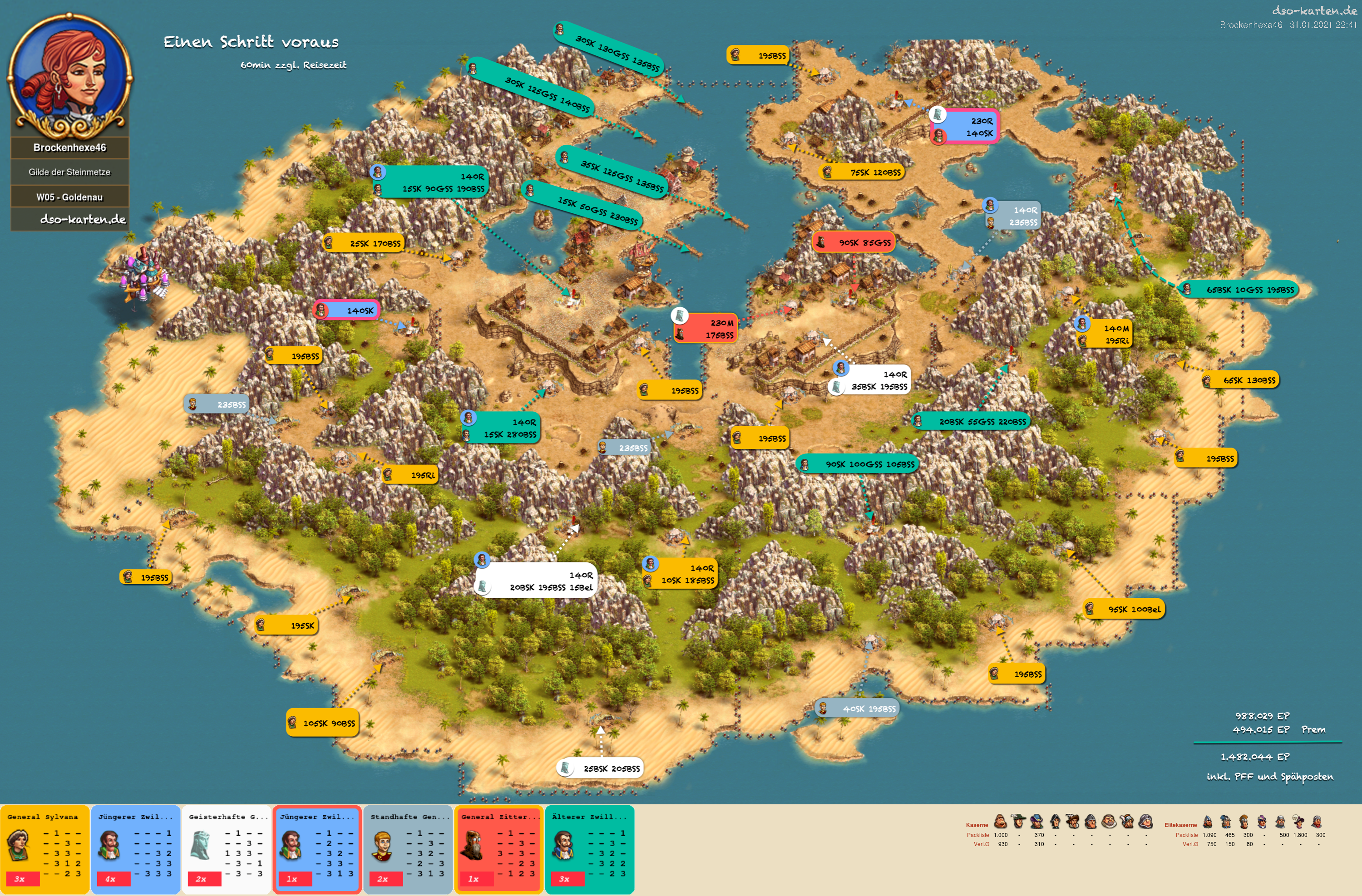Screen dimensions: 1362x896
Task: Open the Gilde der Steinmetze guild entry
Action: pos(70,172)
